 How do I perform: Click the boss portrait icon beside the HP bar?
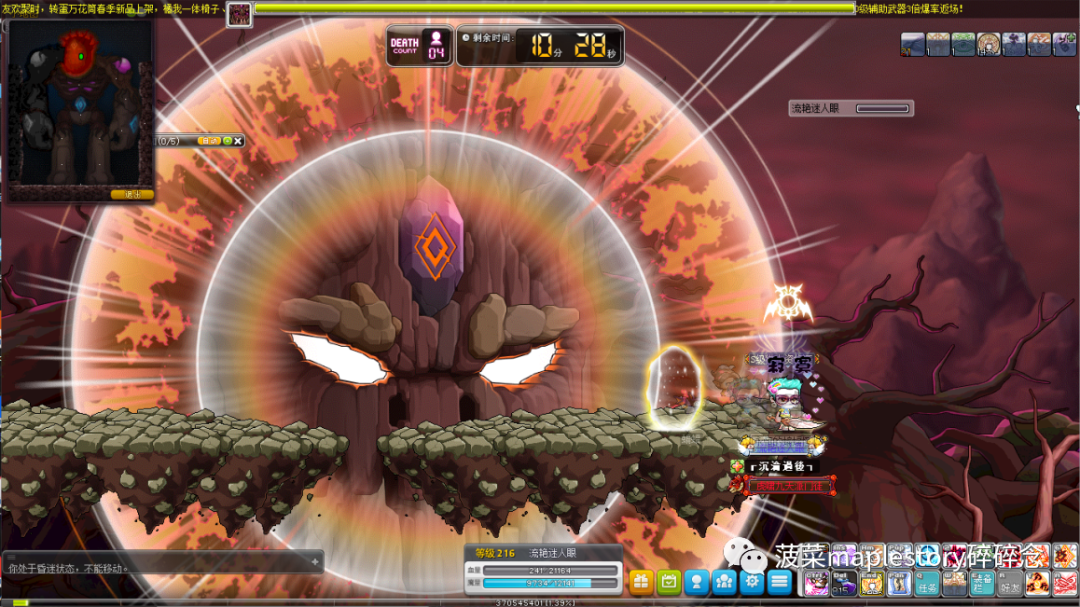(239, 14)
